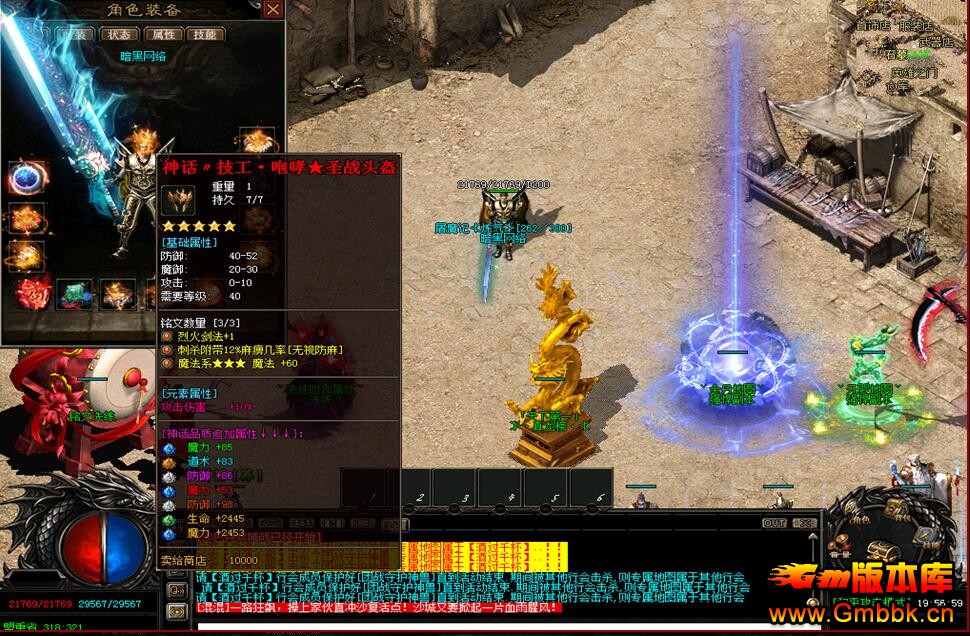970x636 pixels.
Task: Close the chat window with X button
Action: [x=804, y=523]
